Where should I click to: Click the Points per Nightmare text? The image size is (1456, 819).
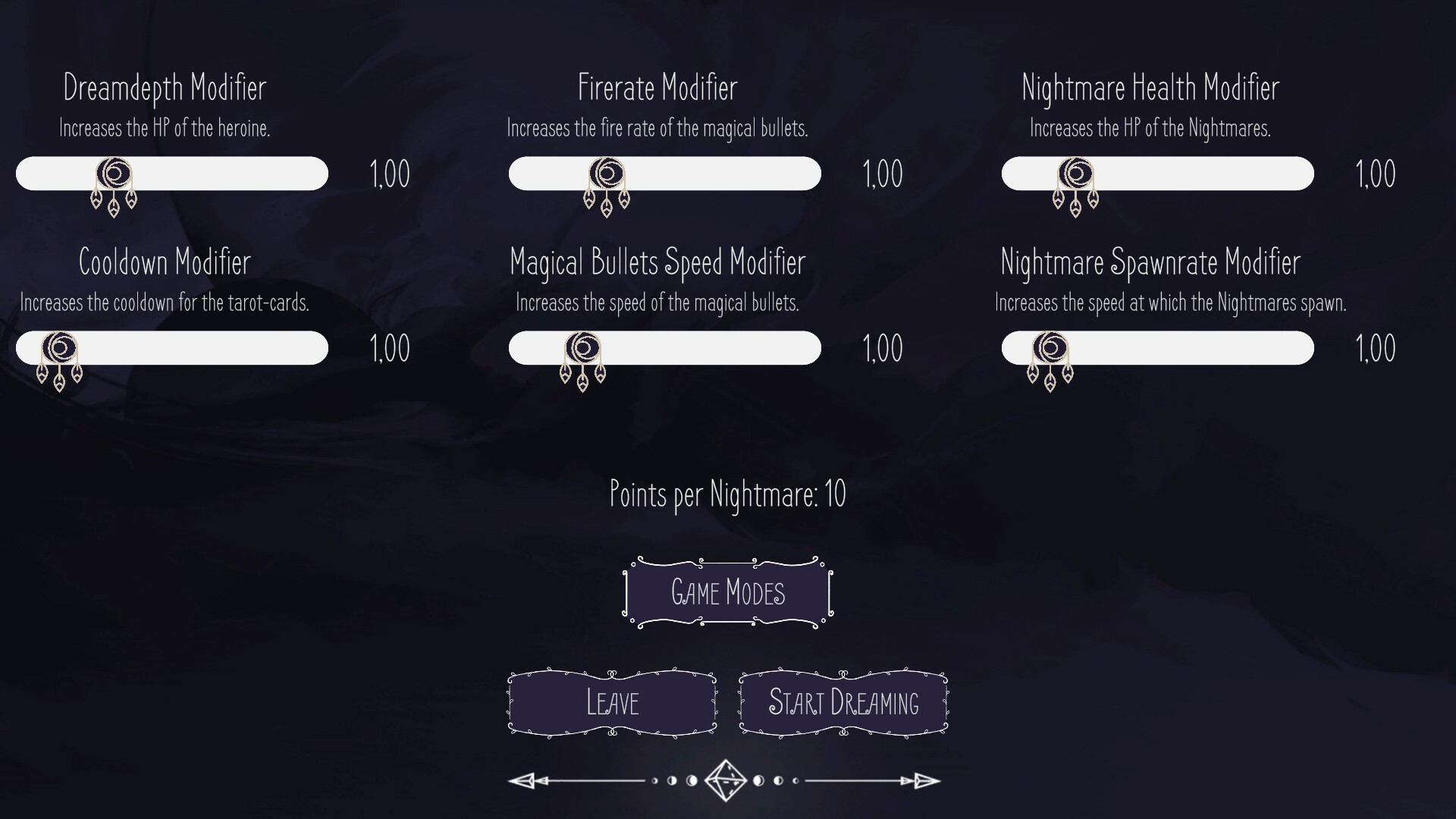[x=726, y=494]
